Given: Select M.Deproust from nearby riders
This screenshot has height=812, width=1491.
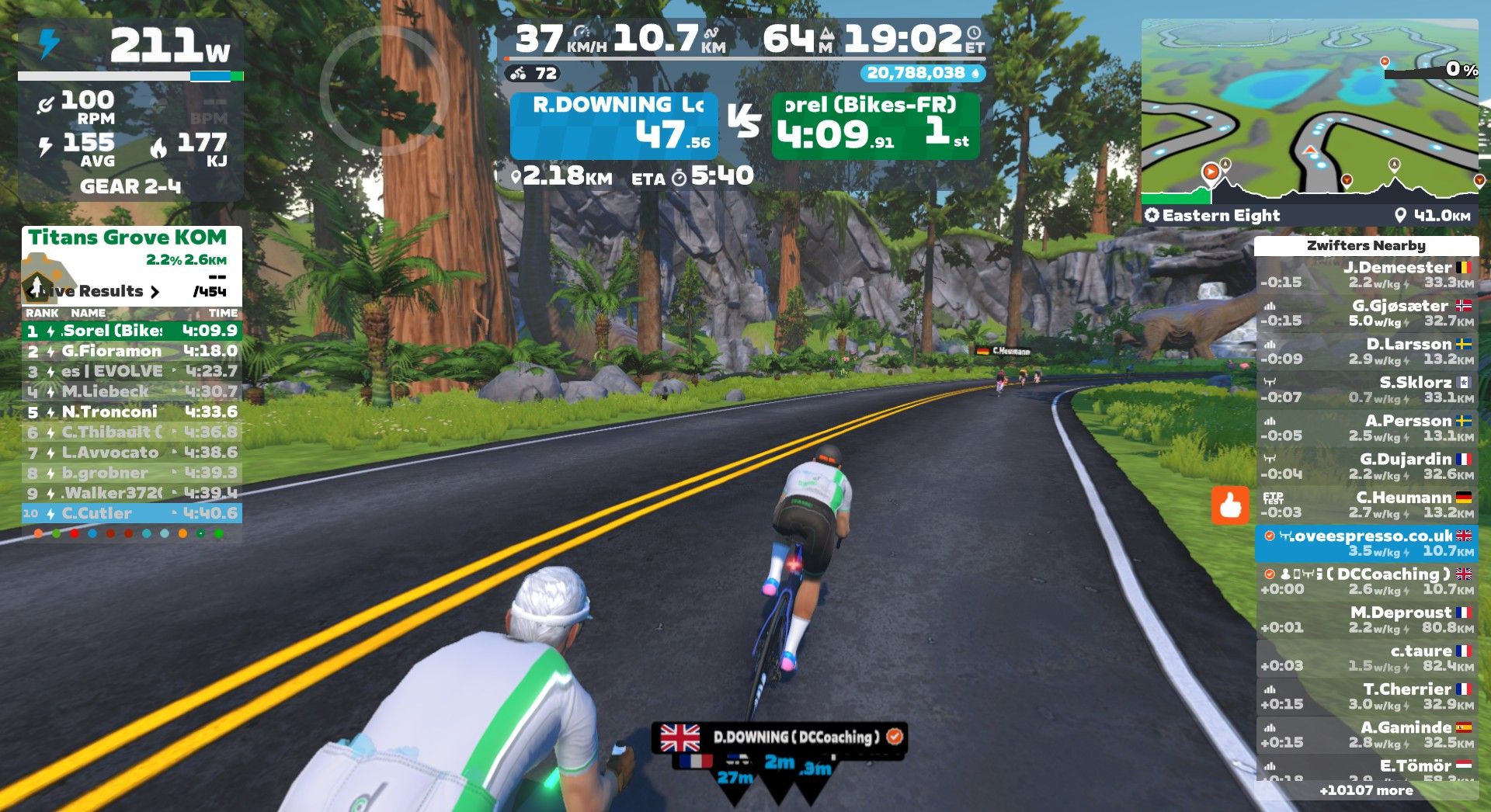Looking at the screenshot, I should pyautogui.click(x=1367, y=619).
